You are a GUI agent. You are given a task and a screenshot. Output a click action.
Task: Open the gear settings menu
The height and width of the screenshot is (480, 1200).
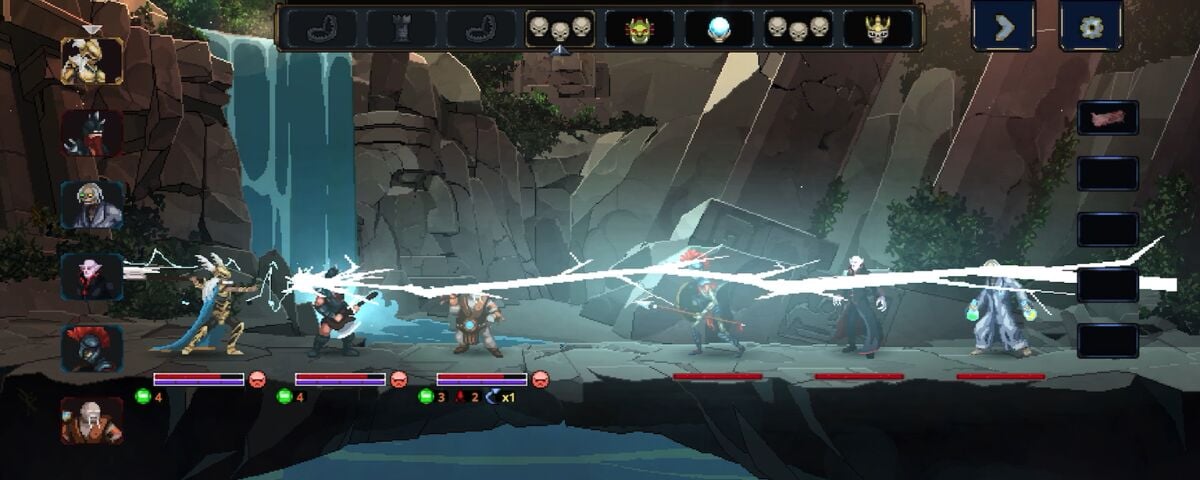coord(1091,27)
